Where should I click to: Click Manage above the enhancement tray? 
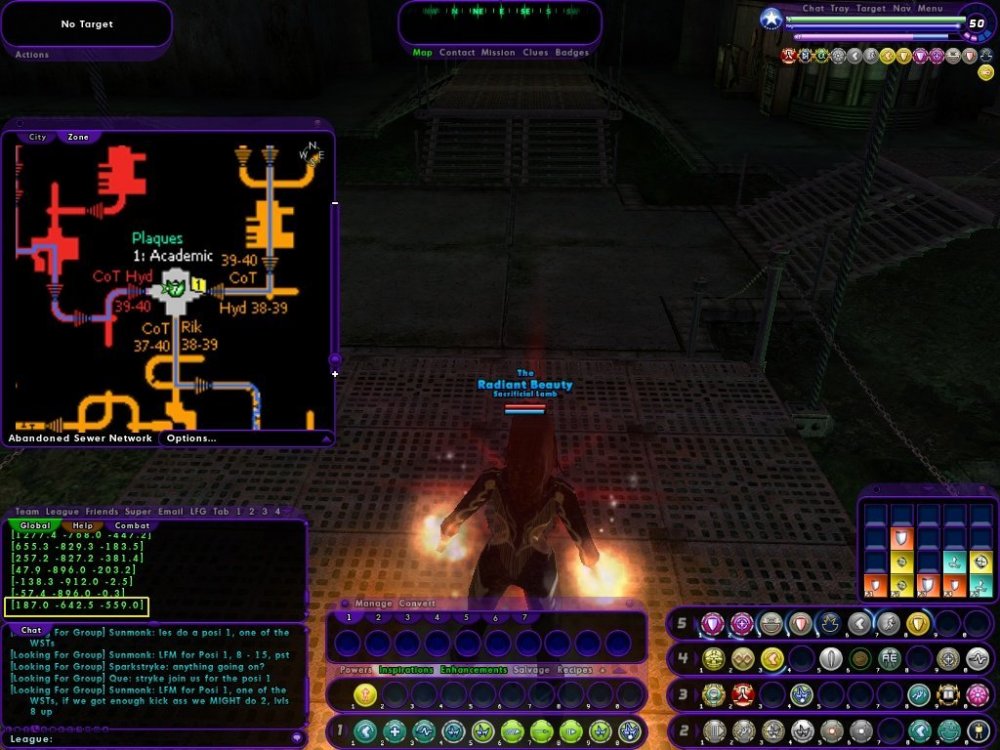coord(374,604)
